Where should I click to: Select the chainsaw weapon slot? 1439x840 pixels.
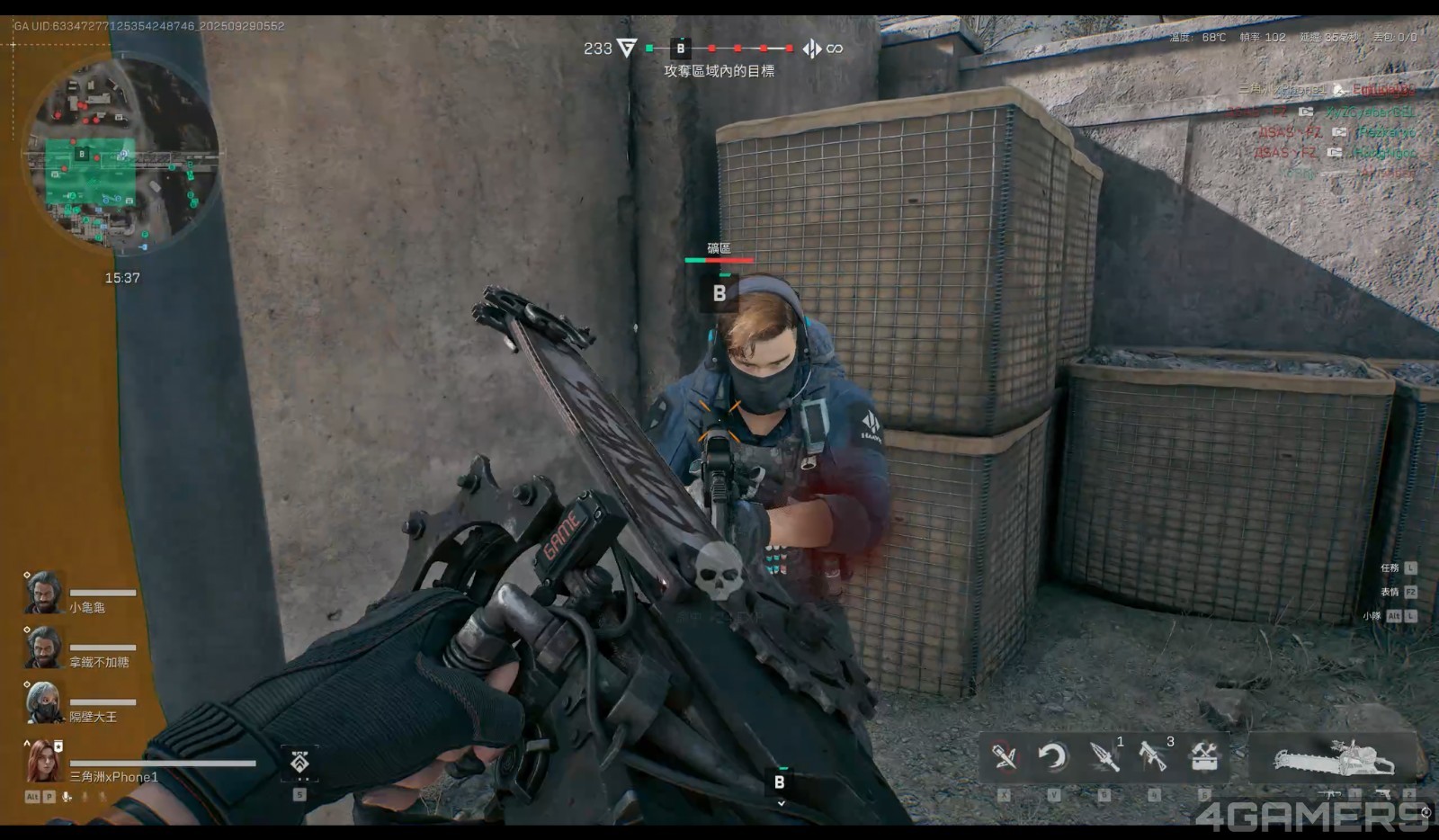click(x=1334, y=758)
